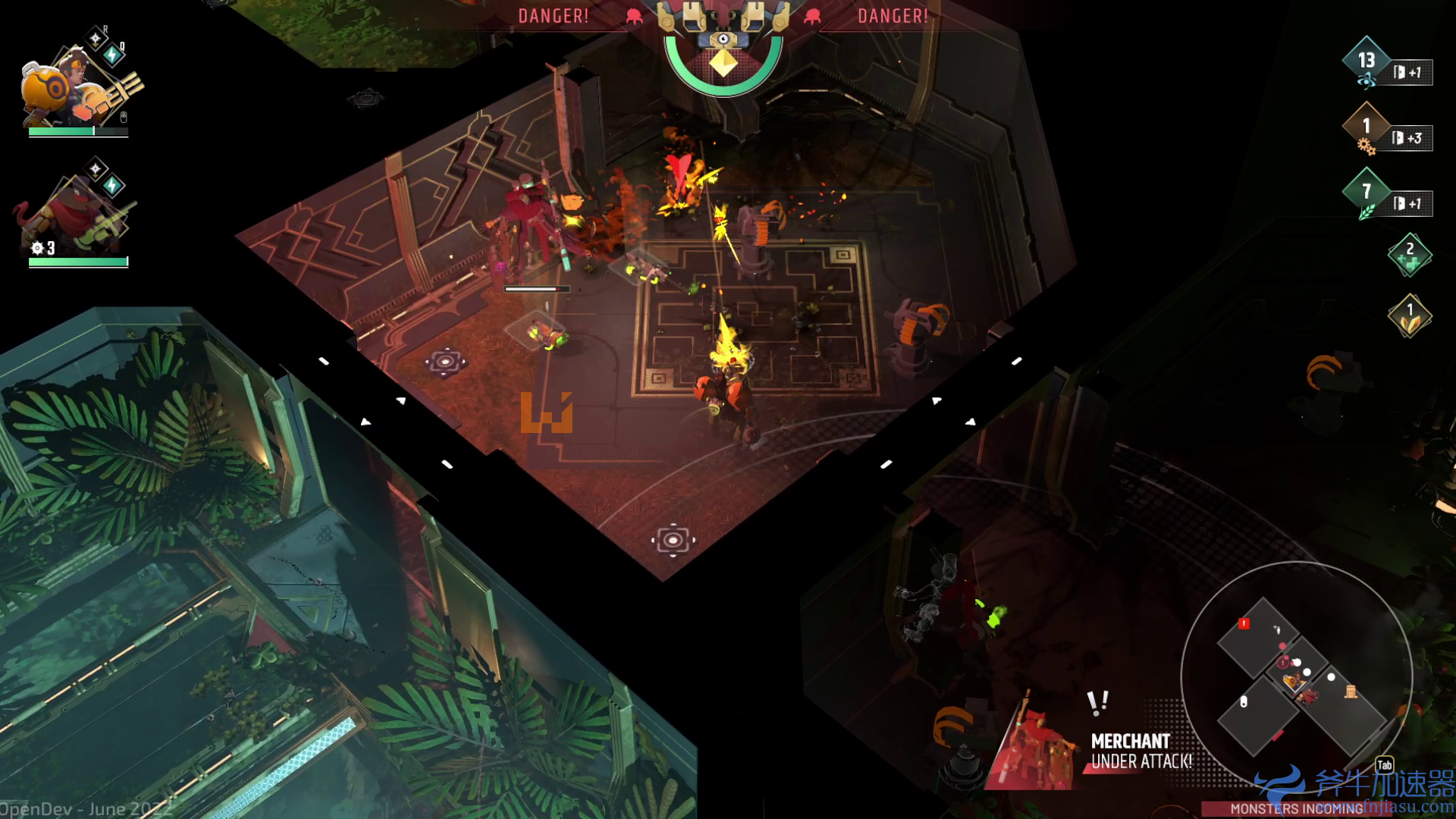Screen dimensions: 1456x819
Task: Click the merchant building icon on the minimap
Action: 1351,692
